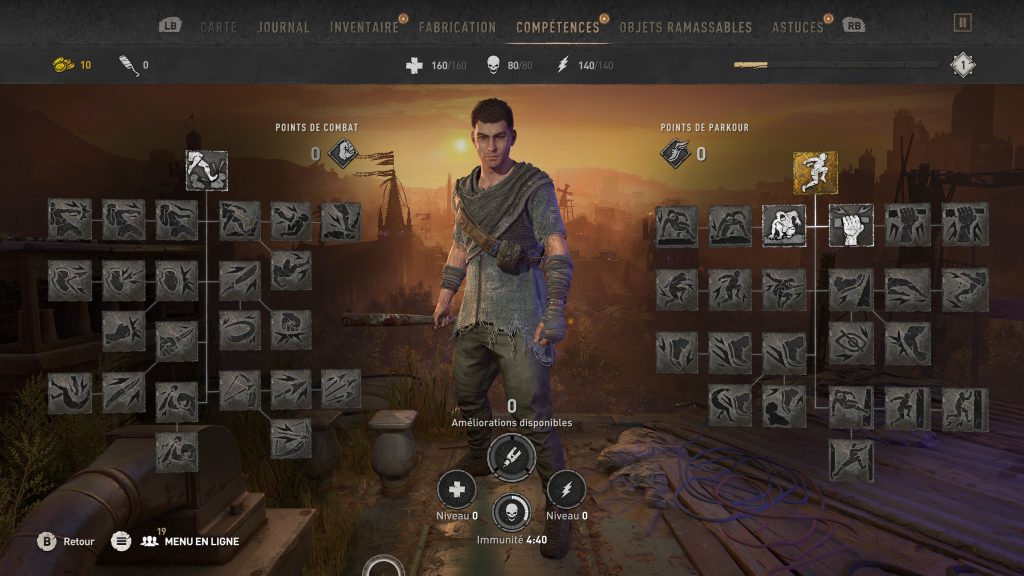Screen dimensions: 1024x576
Task: Select the highlighted gold parkour root skill
Action: [815, 172]
